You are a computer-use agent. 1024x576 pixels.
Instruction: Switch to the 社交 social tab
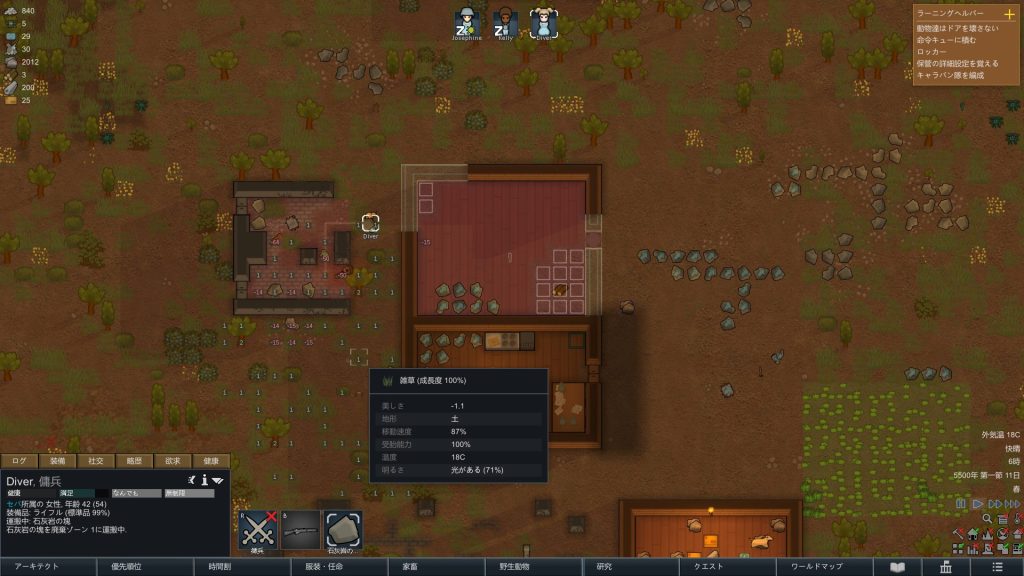coord(96,461)
